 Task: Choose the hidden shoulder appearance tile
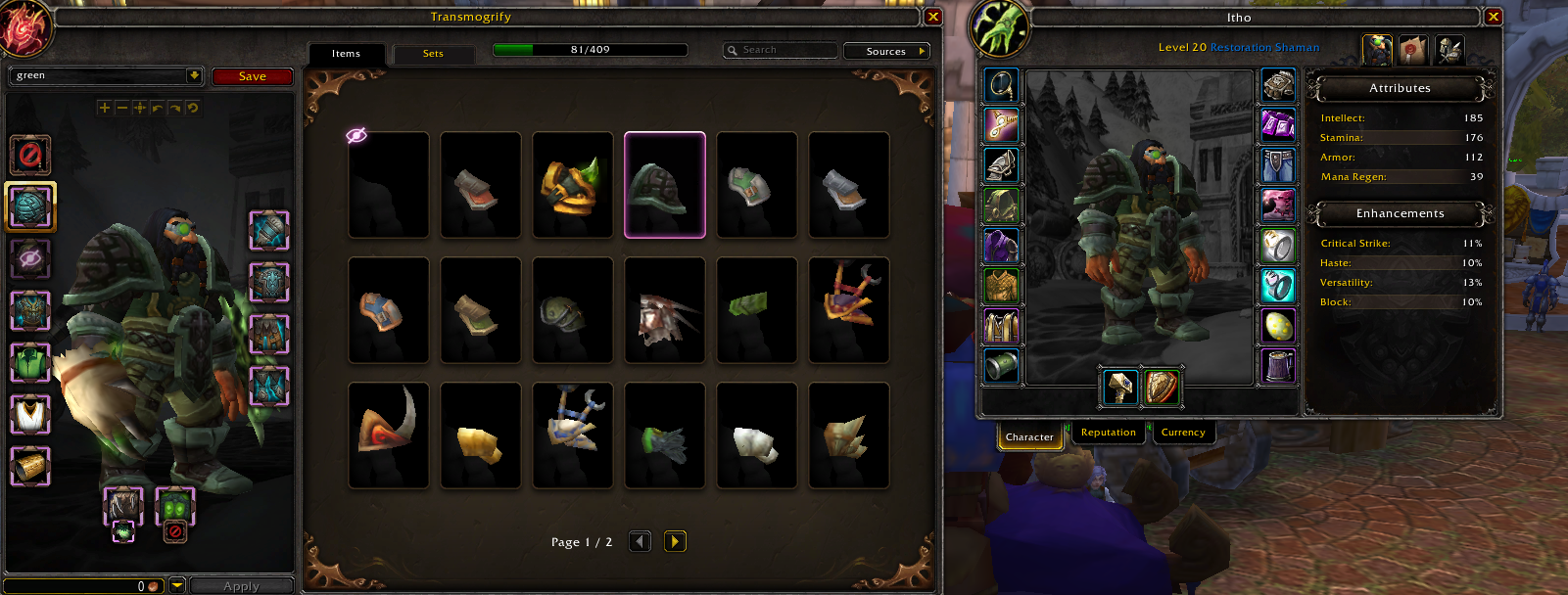[389, 185]
